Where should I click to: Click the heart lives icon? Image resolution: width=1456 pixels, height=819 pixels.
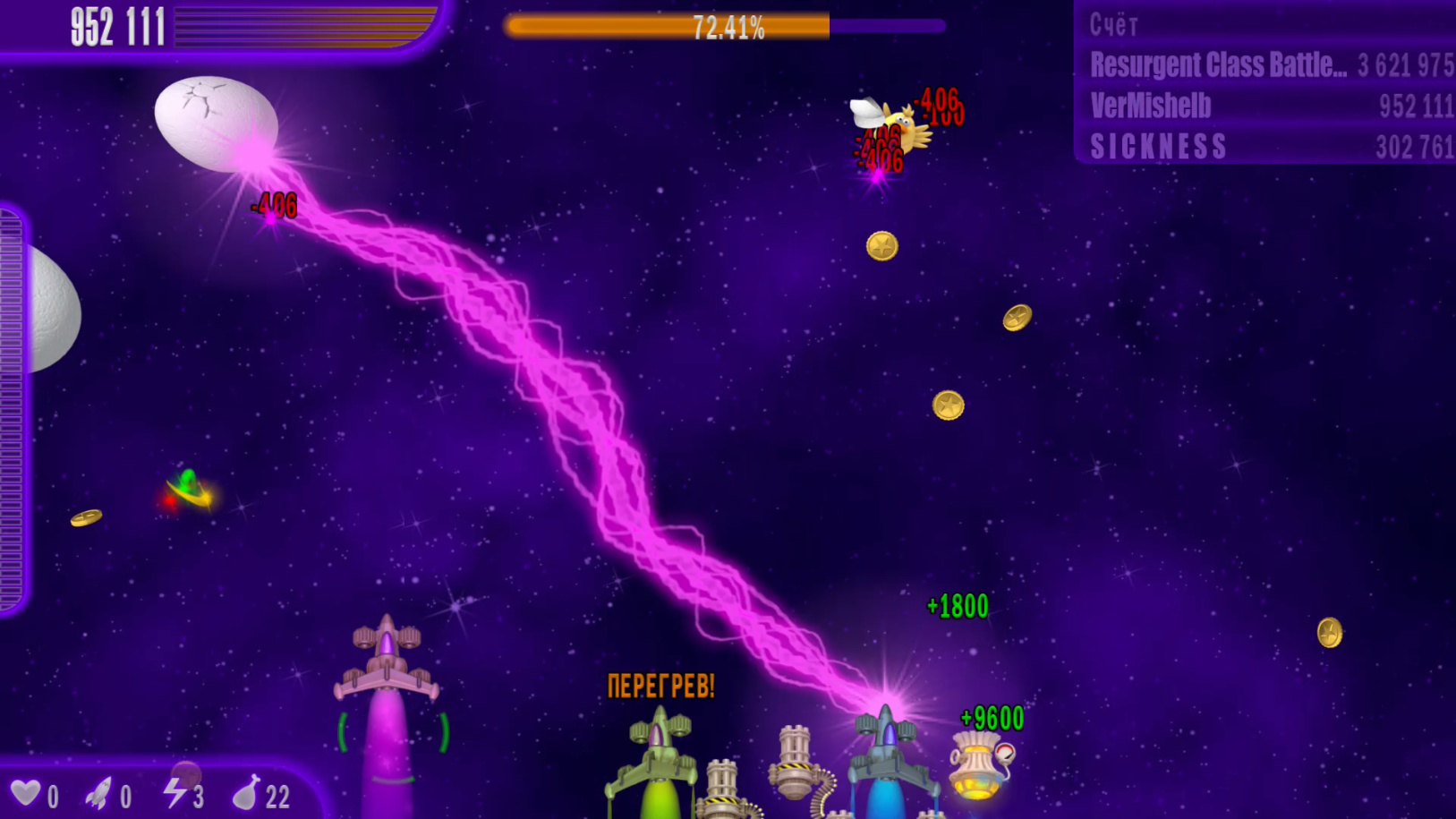(x=26, y=793)
